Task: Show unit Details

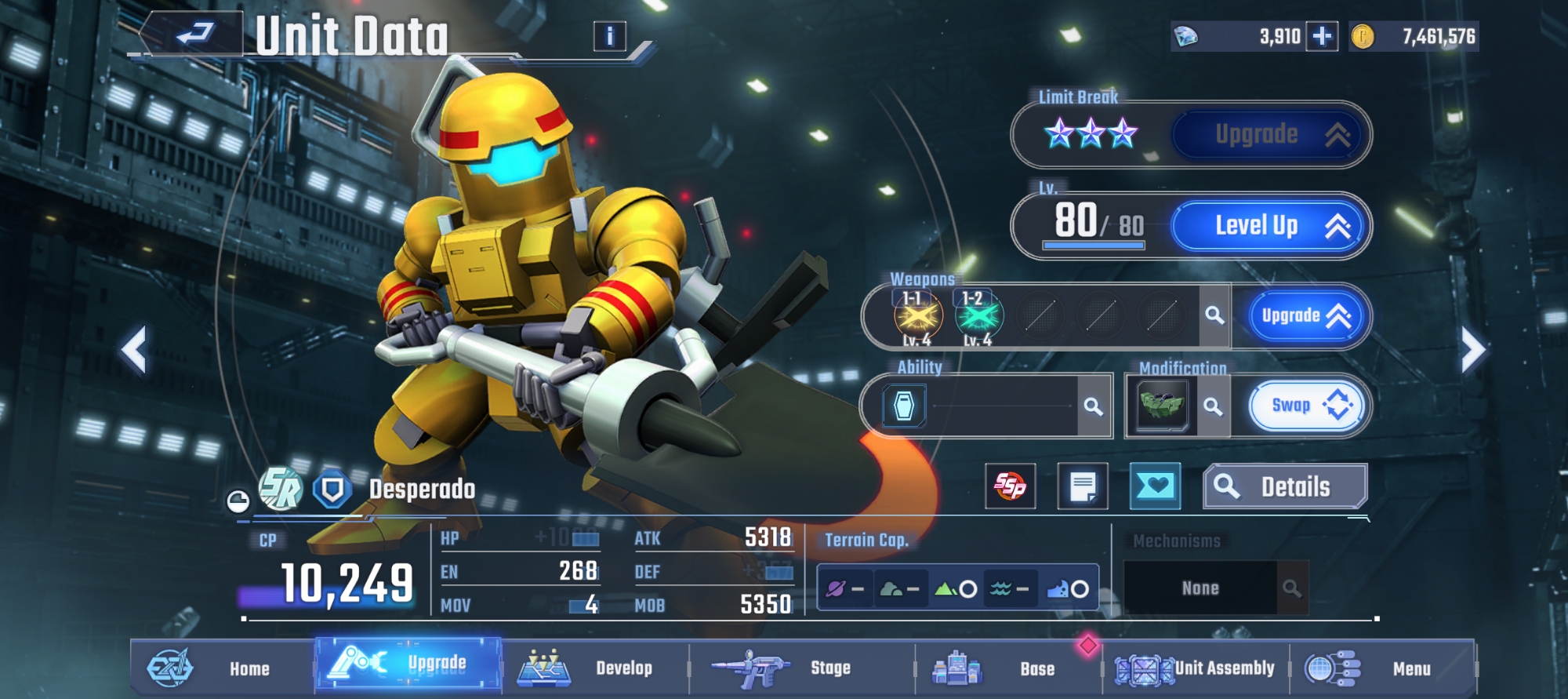Action: coord(1285,487)
